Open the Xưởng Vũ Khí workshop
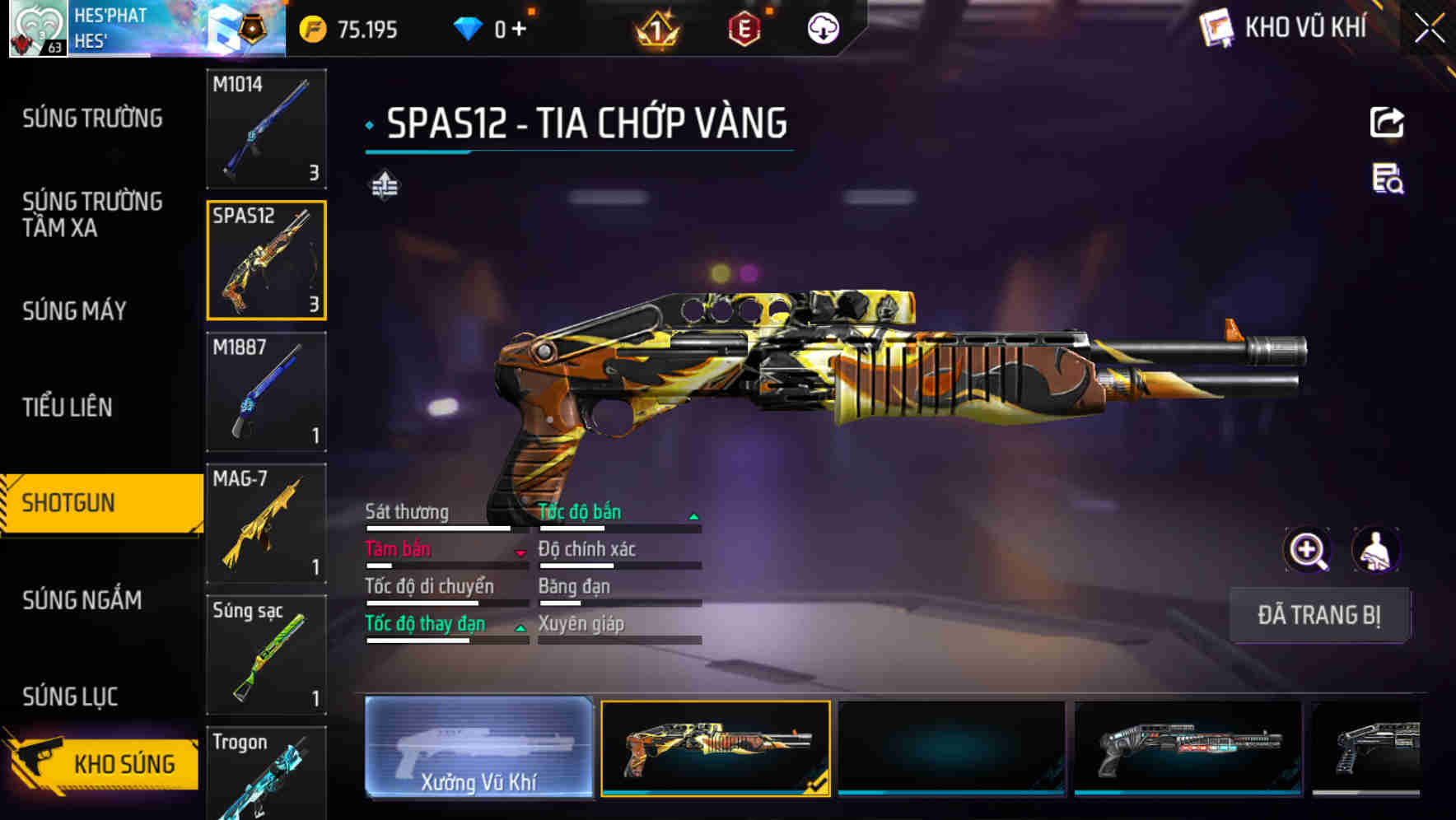 pyautogui.click(x=478, y=748)
